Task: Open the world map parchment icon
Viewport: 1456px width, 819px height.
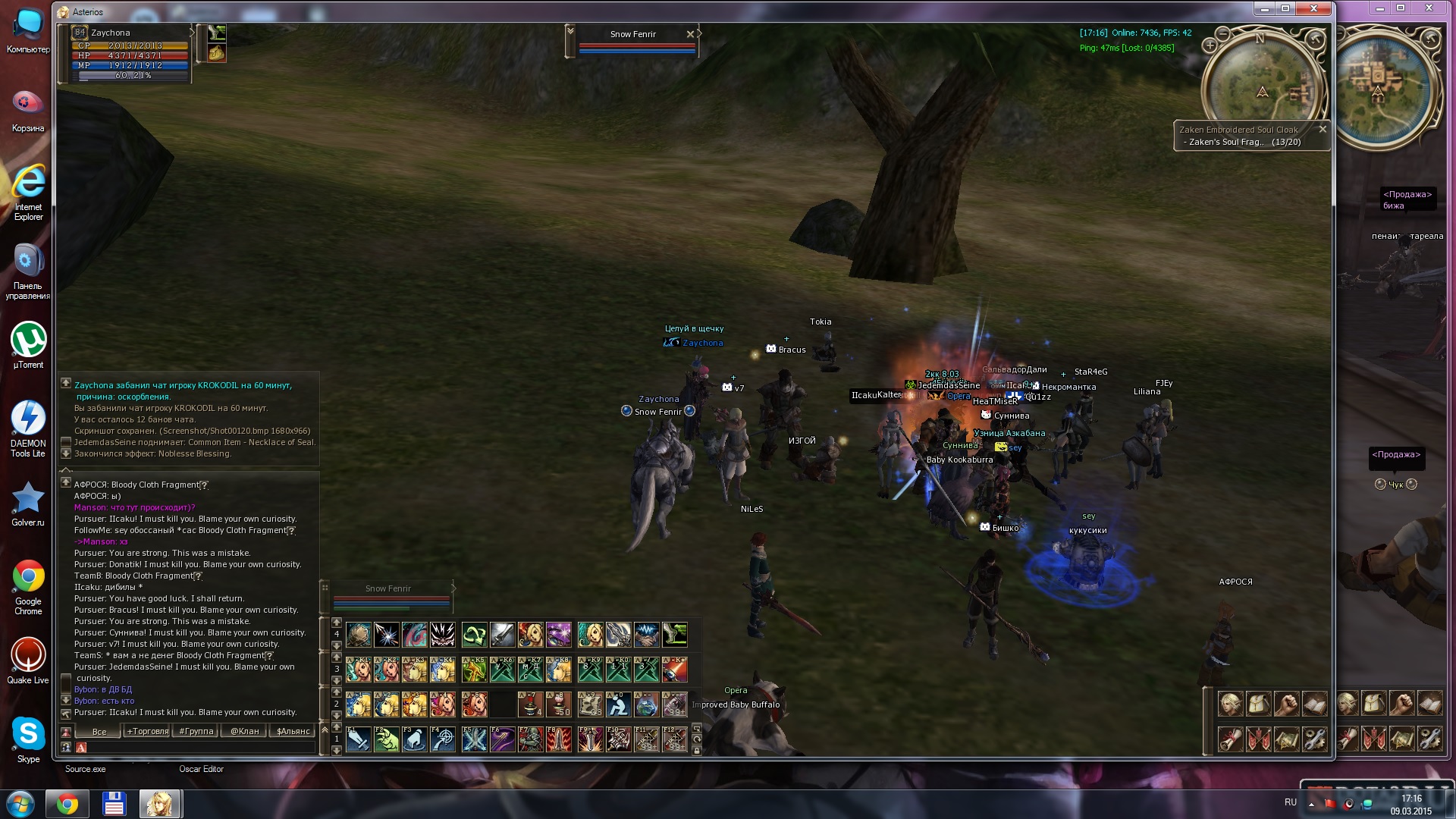Action: 1287,738
